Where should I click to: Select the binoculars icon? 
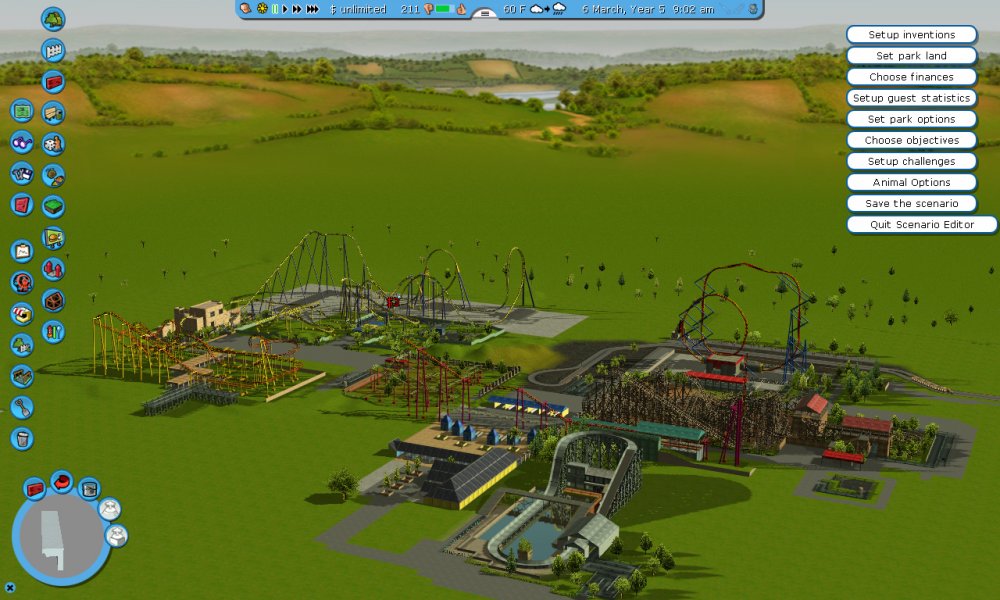pyautogui.click(x=22, y=142)
